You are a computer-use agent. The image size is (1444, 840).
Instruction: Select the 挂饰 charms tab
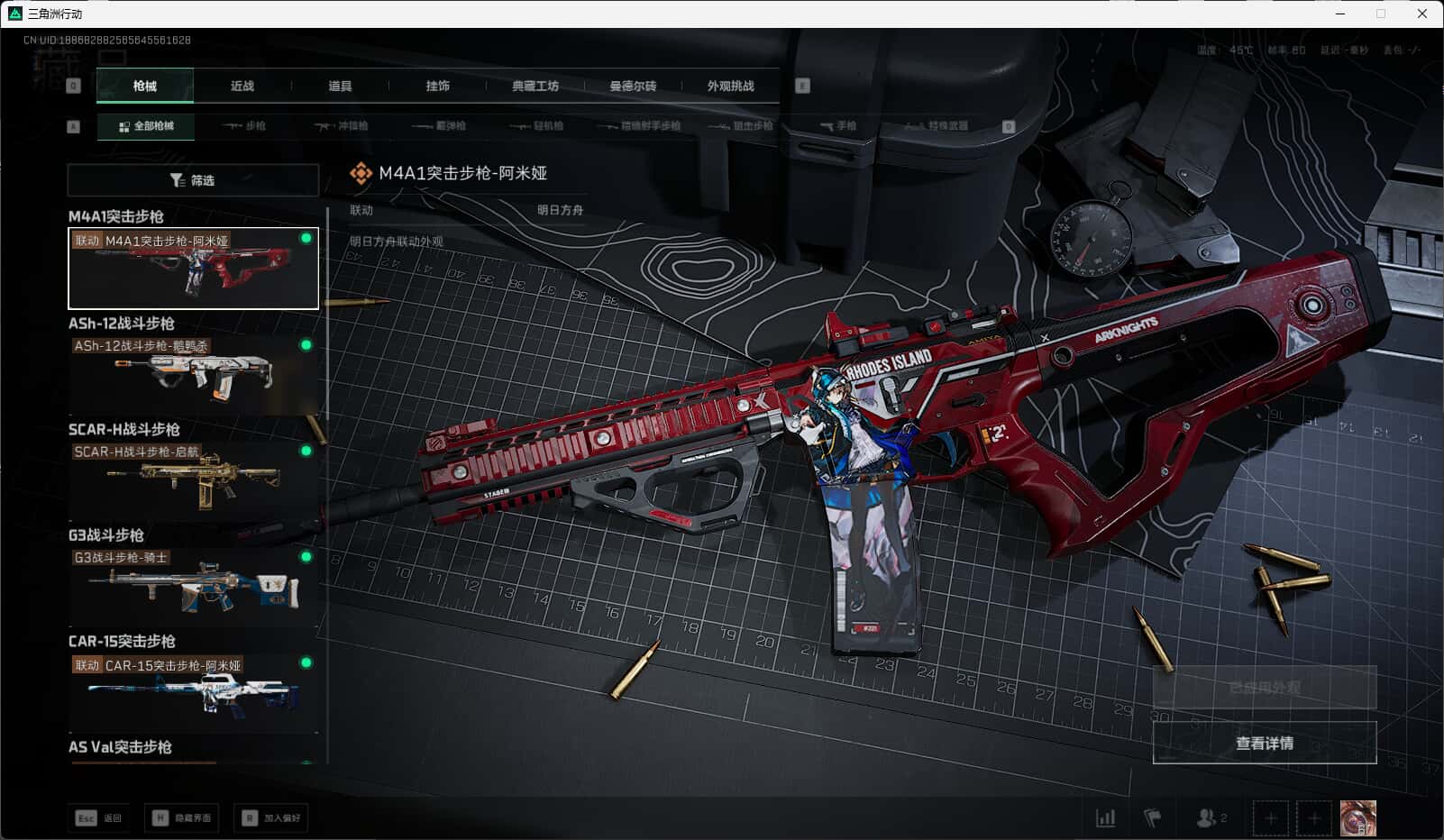coord(437,87)
